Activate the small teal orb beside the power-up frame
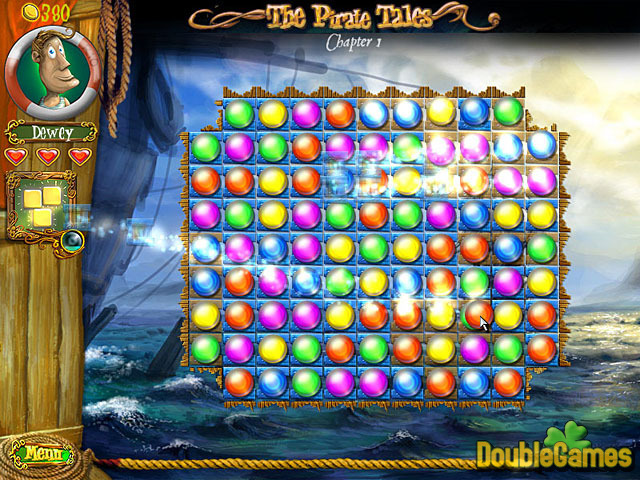This screenshot has width=640, height=480. point(71,240)
